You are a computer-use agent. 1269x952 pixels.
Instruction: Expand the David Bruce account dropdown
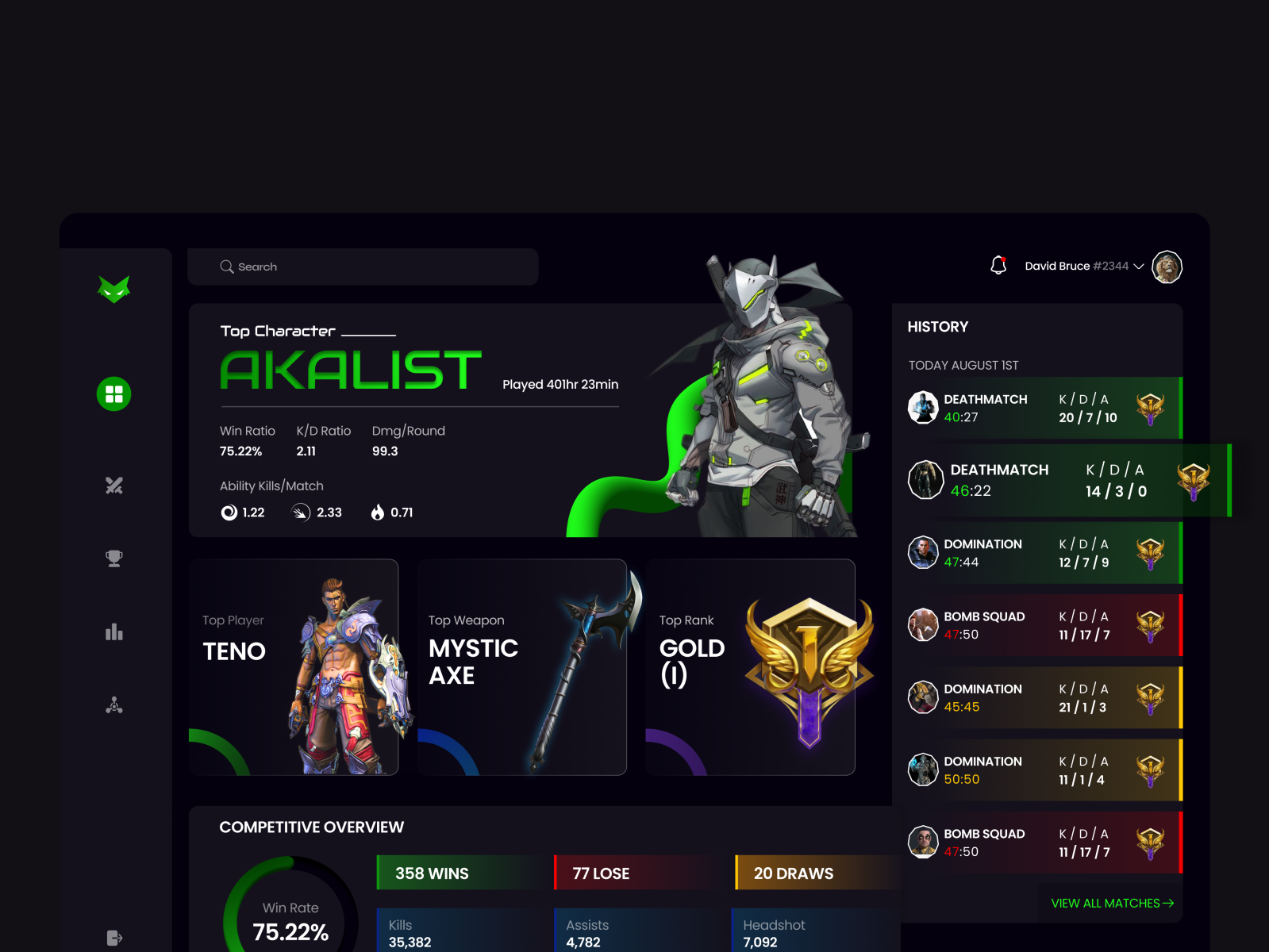pos(1139,267)
